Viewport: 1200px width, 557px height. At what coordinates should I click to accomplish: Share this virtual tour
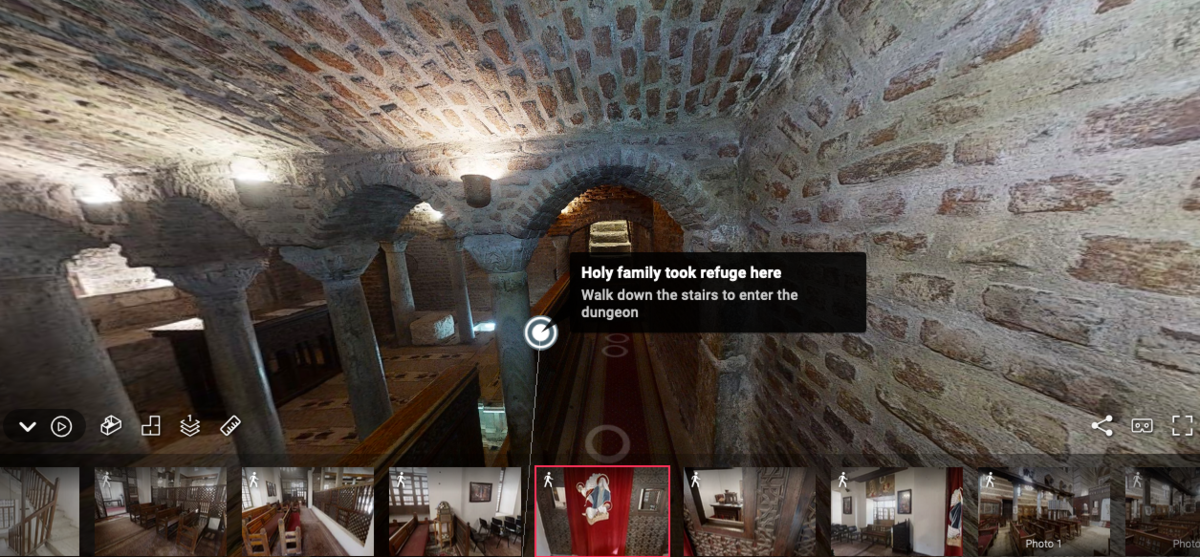pos(1102,426)
